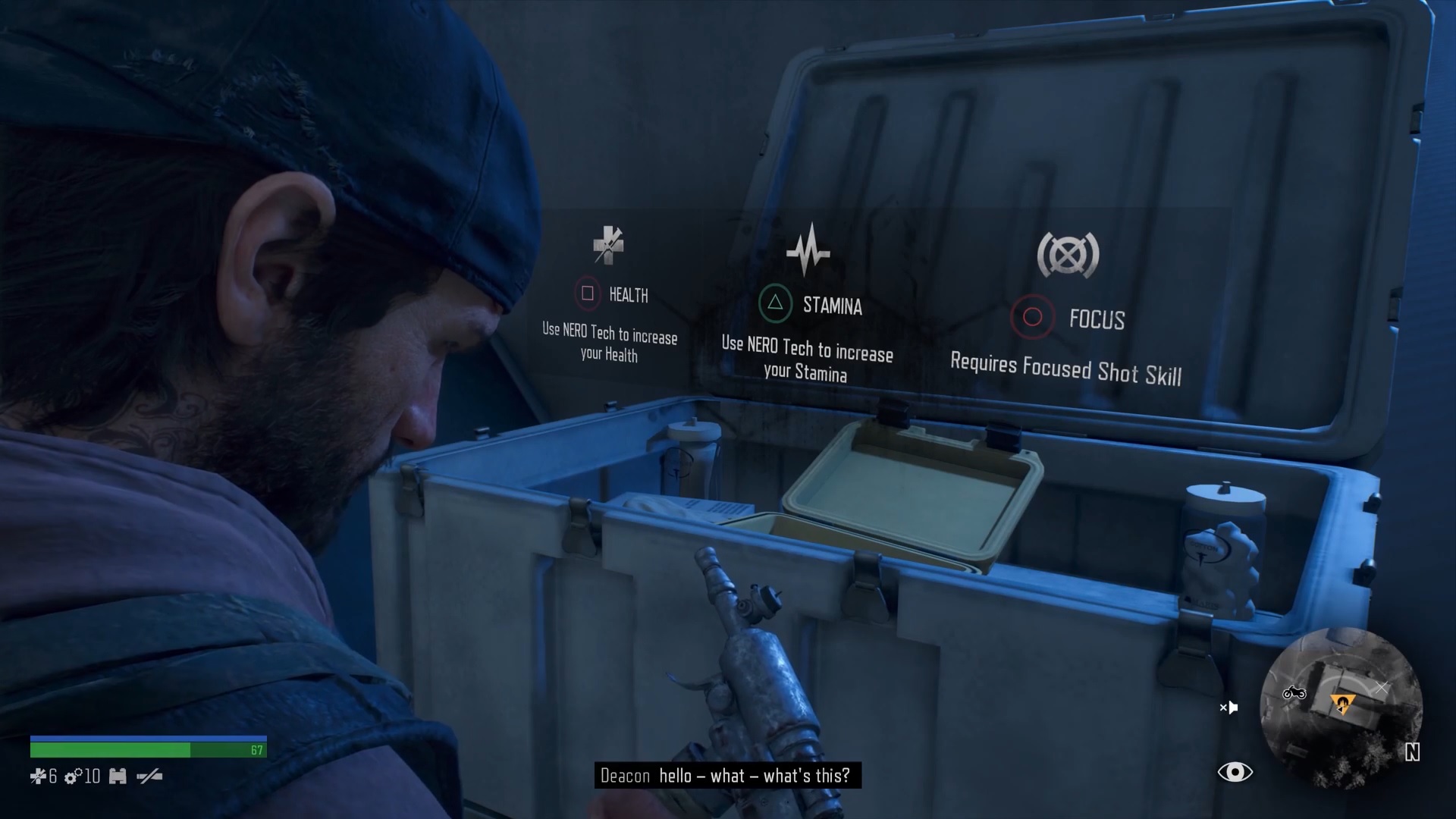Screen dimensions: 1456x819
Task: Click the Health medical cross icon
Action: pos(607,247)
